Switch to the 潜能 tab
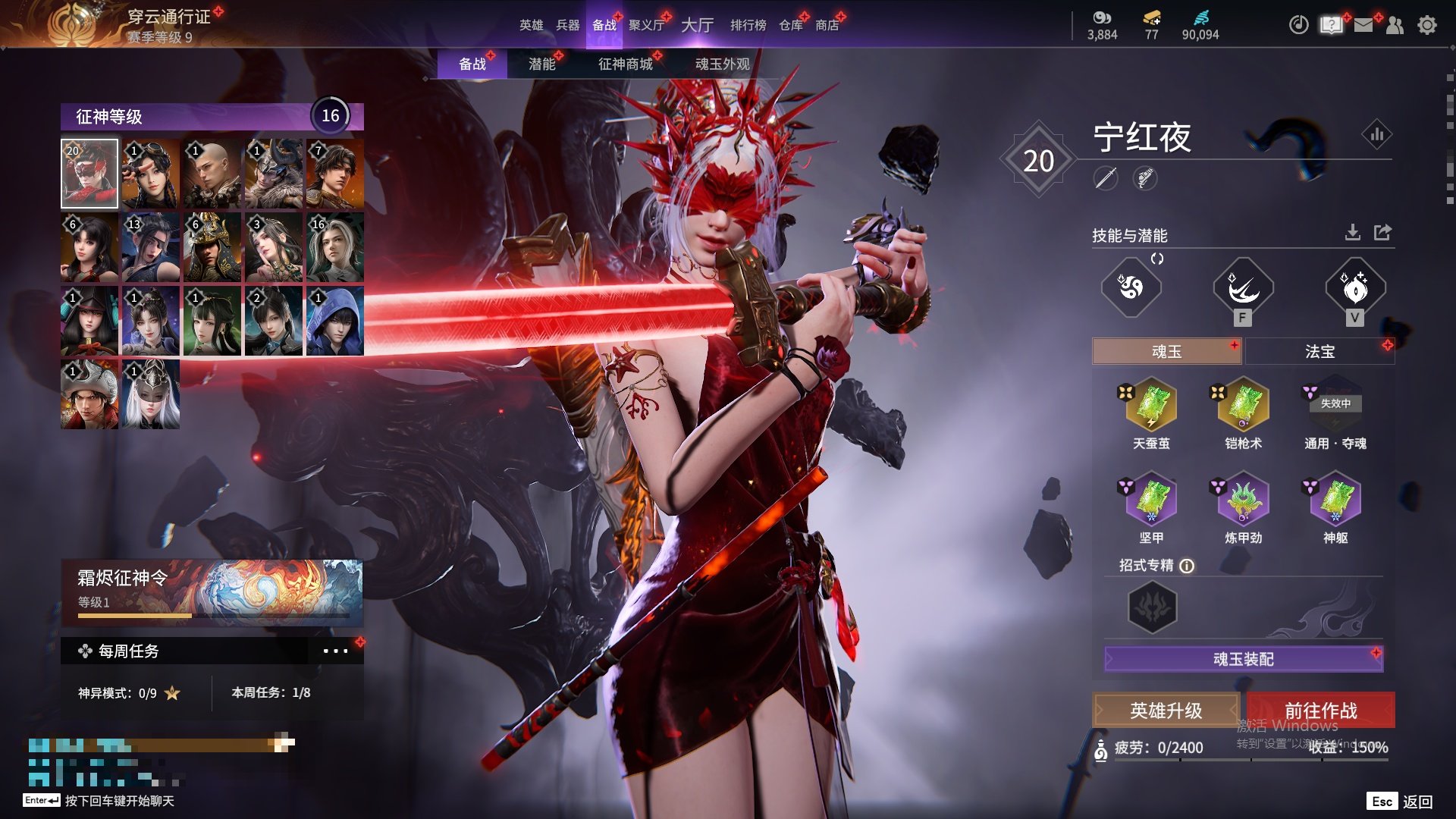The image size is (1456, 819). click(541, 64)
